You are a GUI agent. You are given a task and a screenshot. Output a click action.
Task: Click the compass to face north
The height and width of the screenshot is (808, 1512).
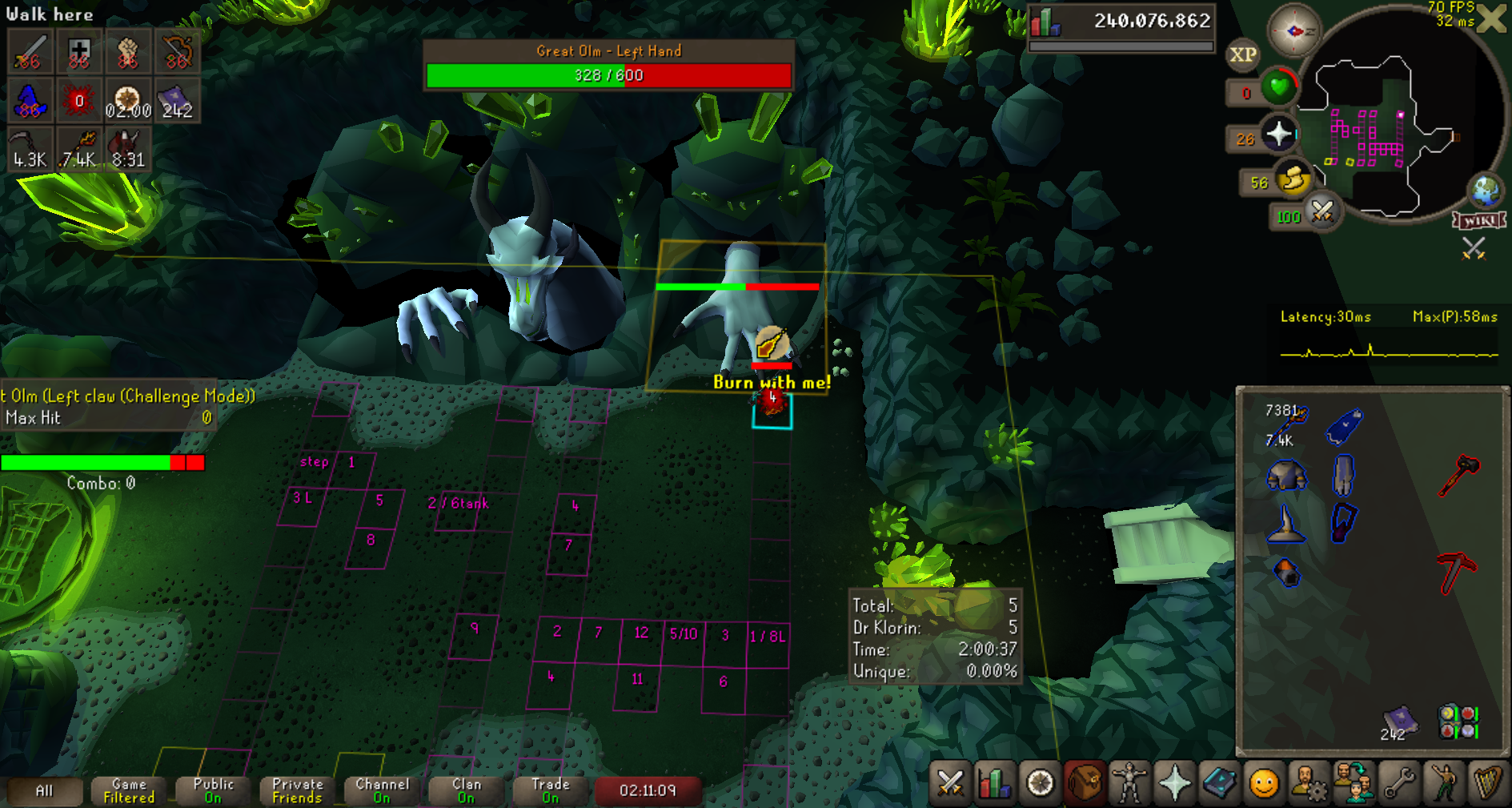(x=1294, y=31)
